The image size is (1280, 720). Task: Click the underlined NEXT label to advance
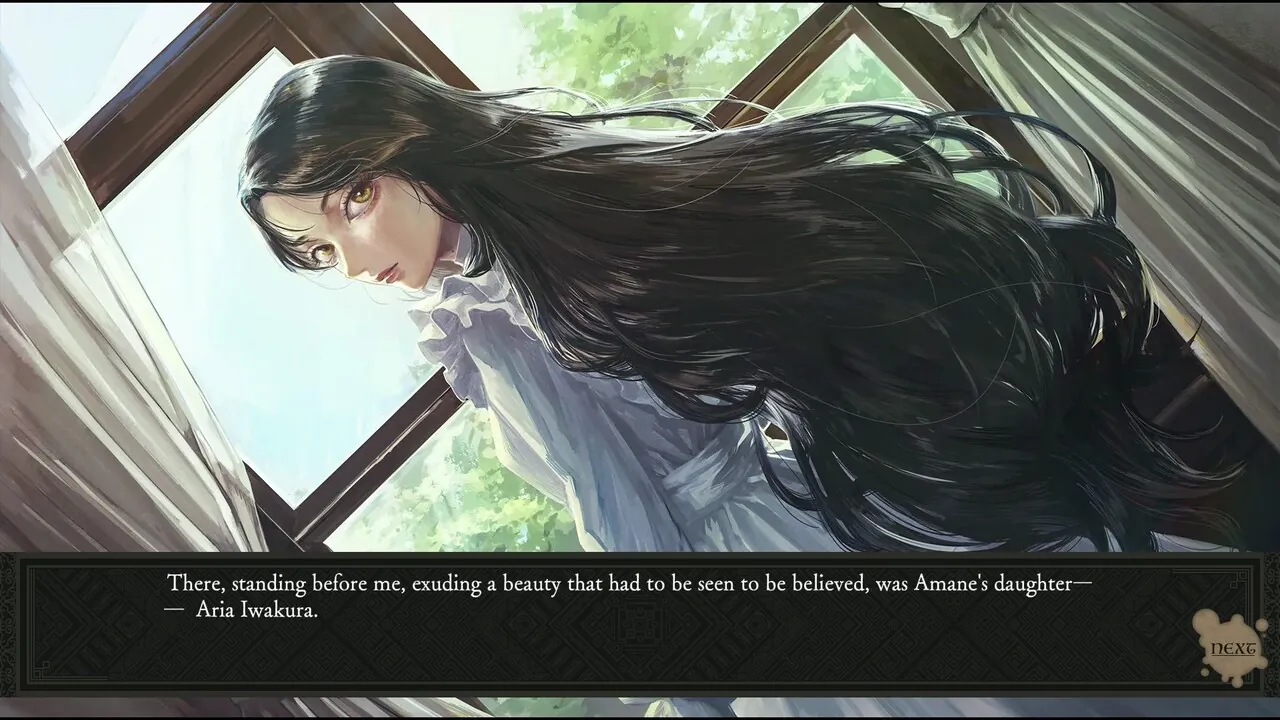1234,648
